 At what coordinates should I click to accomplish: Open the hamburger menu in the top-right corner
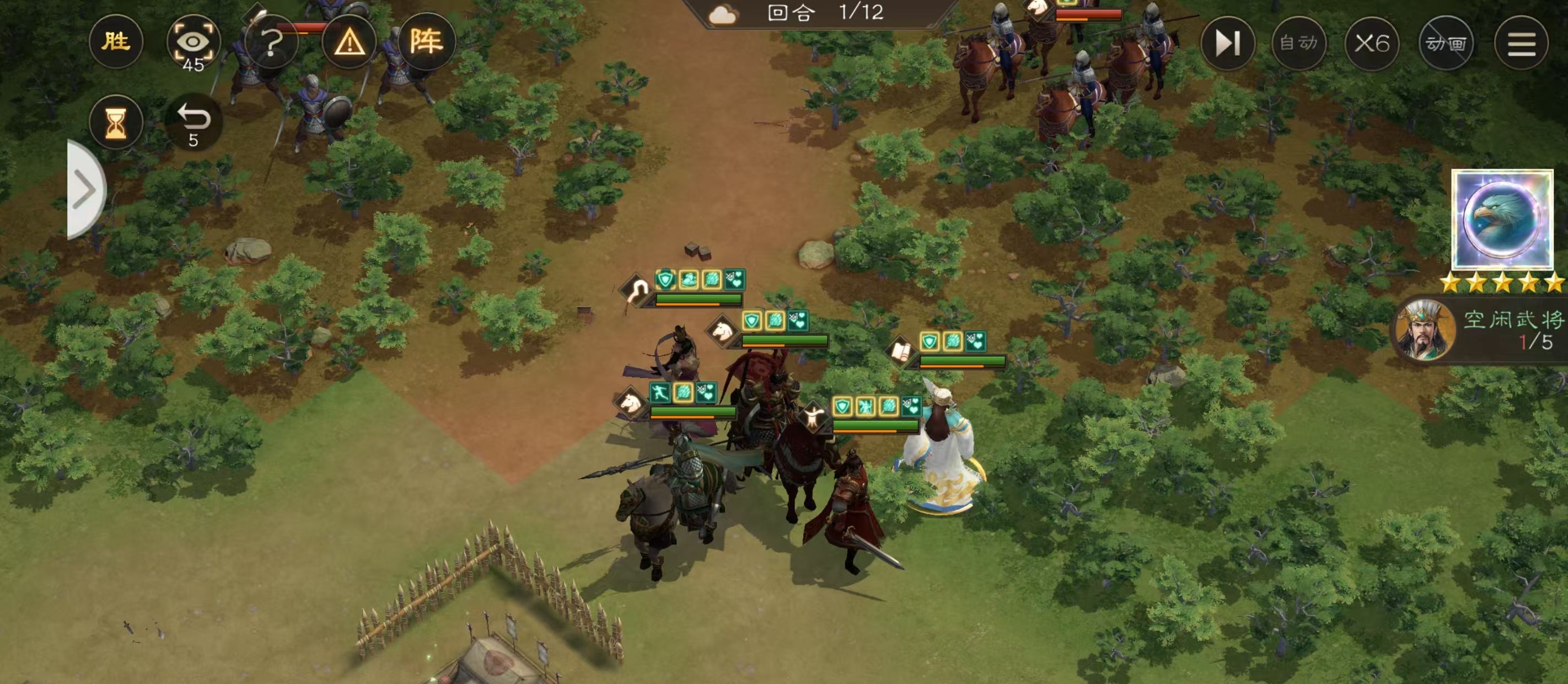pos(1522,42)
